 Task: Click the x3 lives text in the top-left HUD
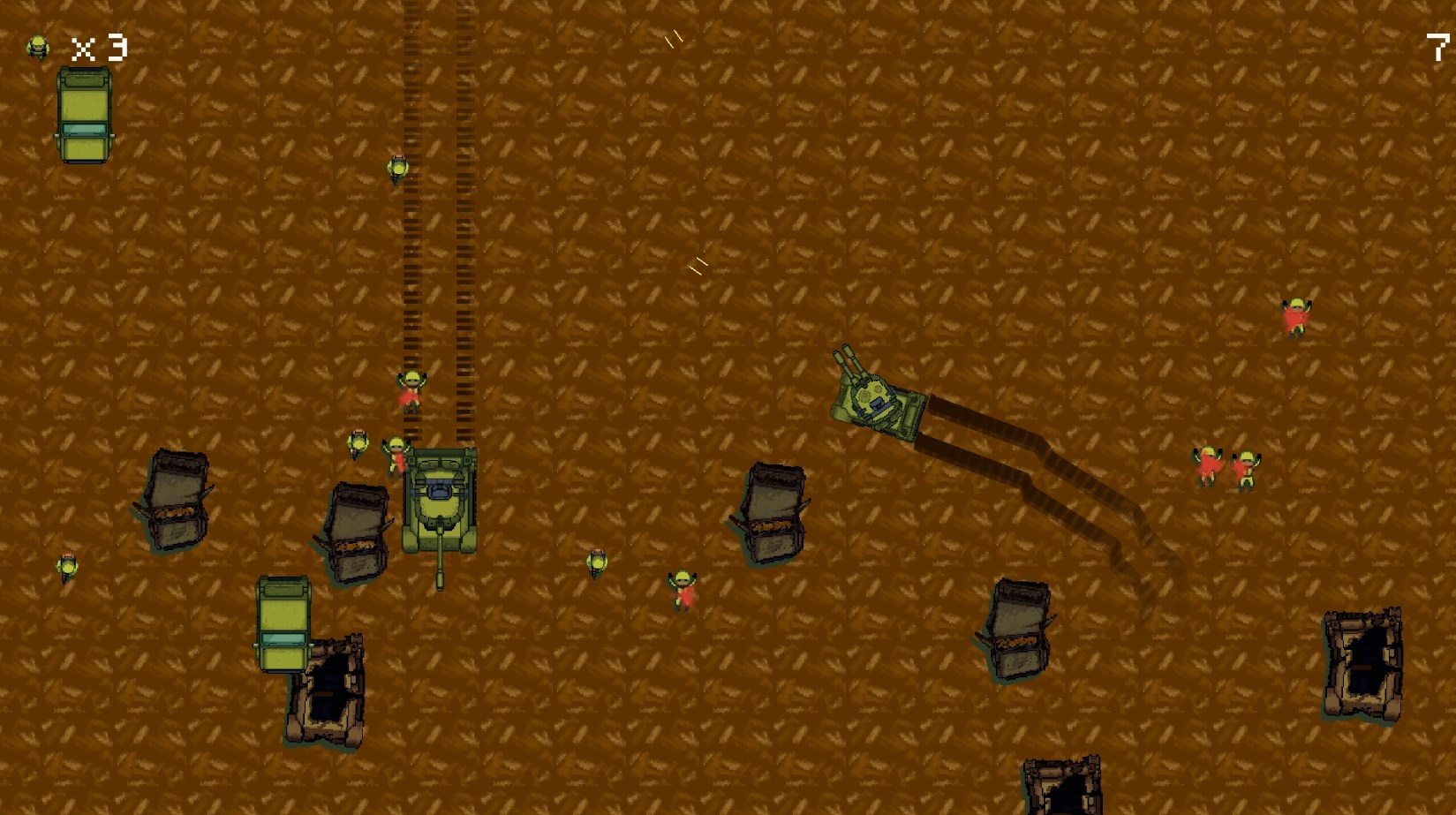(99, 46)
